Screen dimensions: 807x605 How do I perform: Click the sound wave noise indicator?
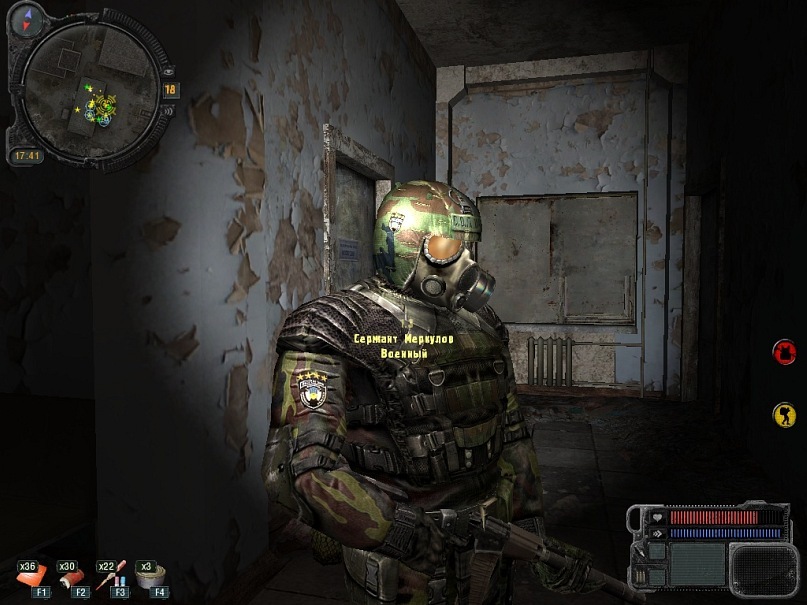pyautogui.click(x=167, y=110)
